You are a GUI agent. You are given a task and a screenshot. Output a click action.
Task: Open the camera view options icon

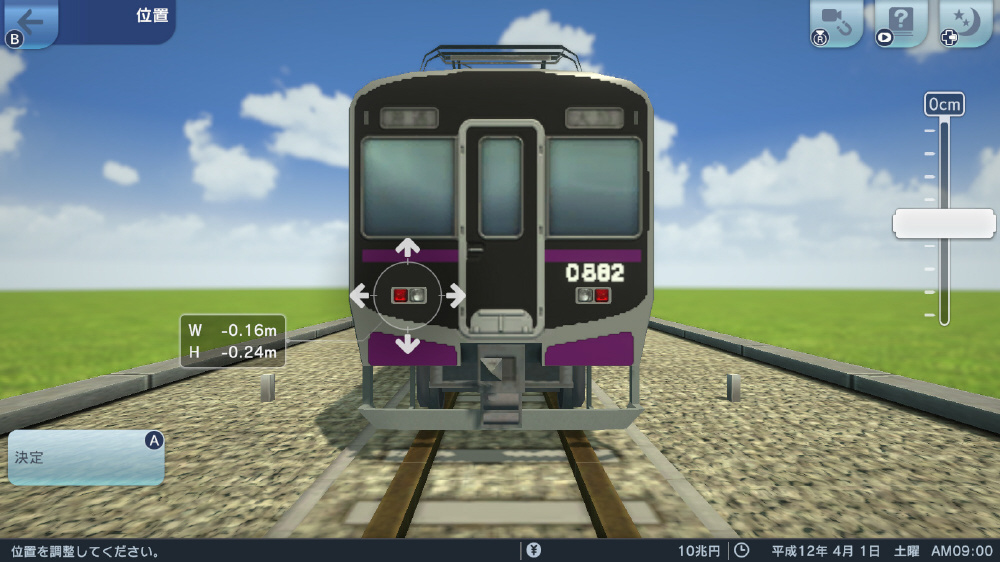(x=834, y=22)
